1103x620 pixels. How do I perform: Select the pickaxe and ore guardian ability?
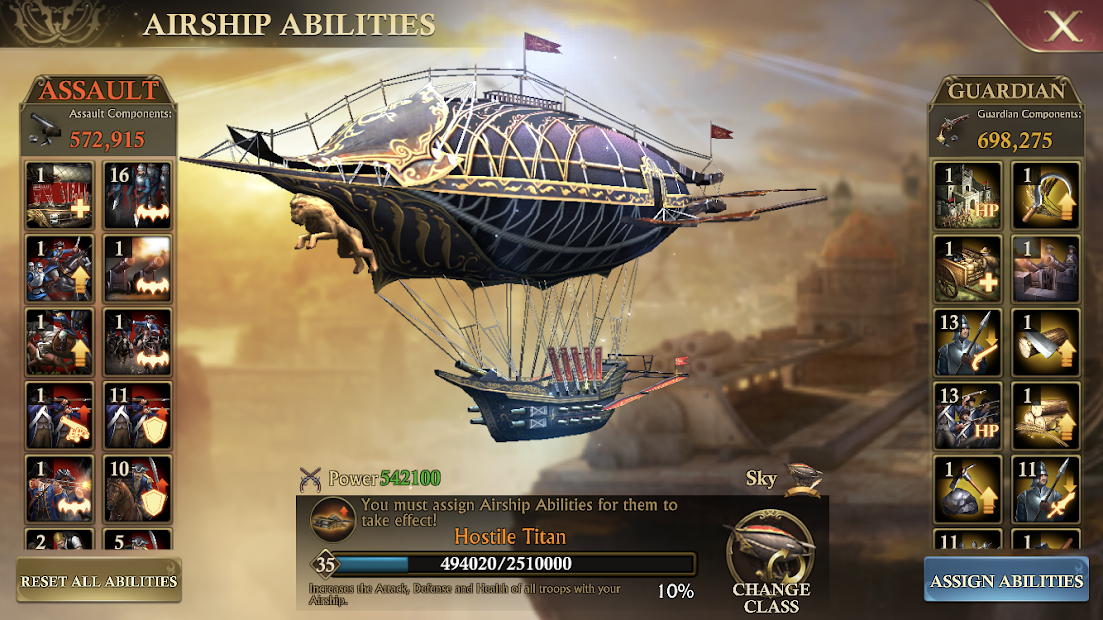tap(968, 488)
